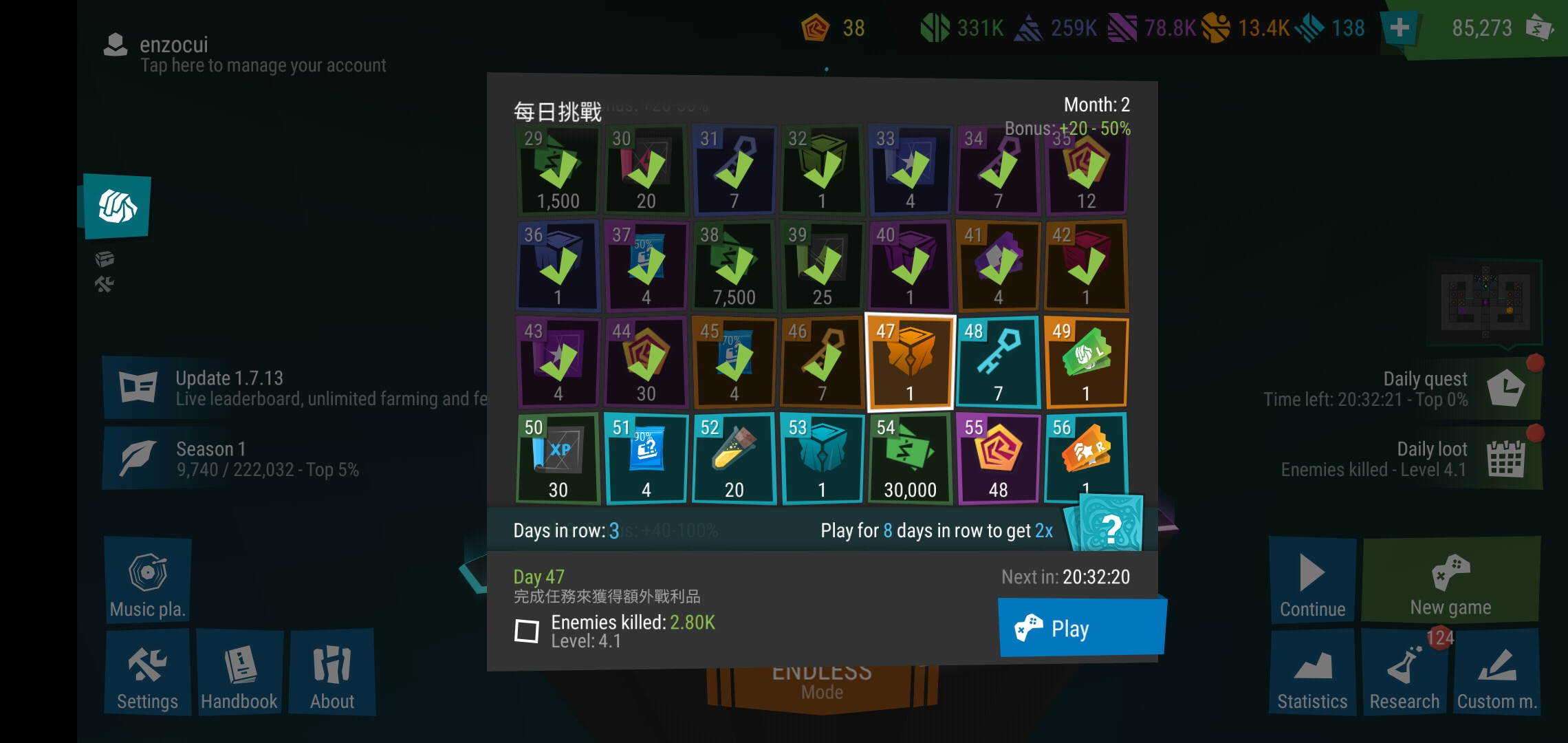The width and height of the screenshot is (1568, 743).
Task: Open the mystery question-mark chest
Action: tap(1109, 526)
